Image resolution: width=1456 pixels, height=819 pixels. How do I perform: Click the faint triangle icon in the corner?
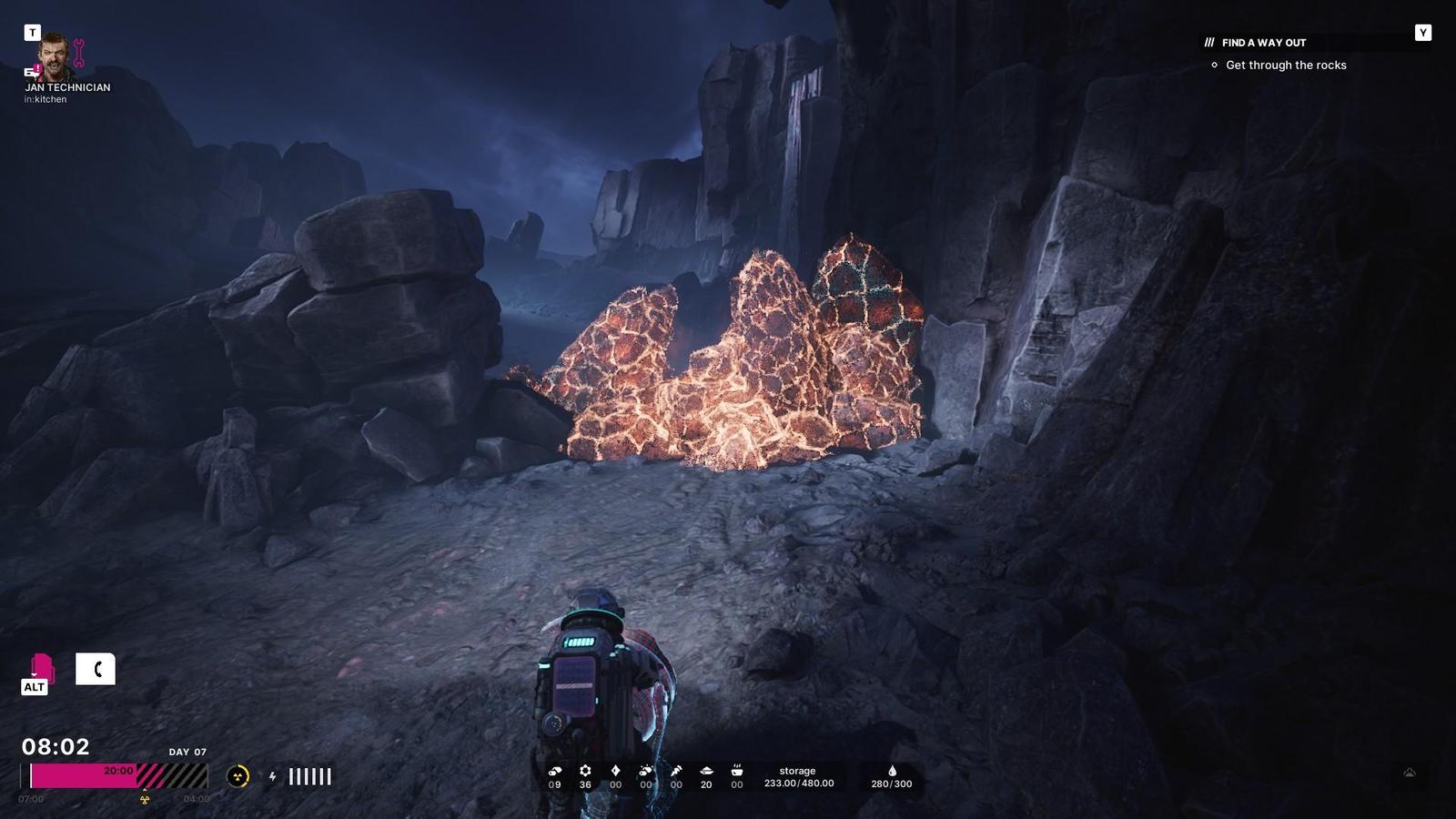[1410, 773]
